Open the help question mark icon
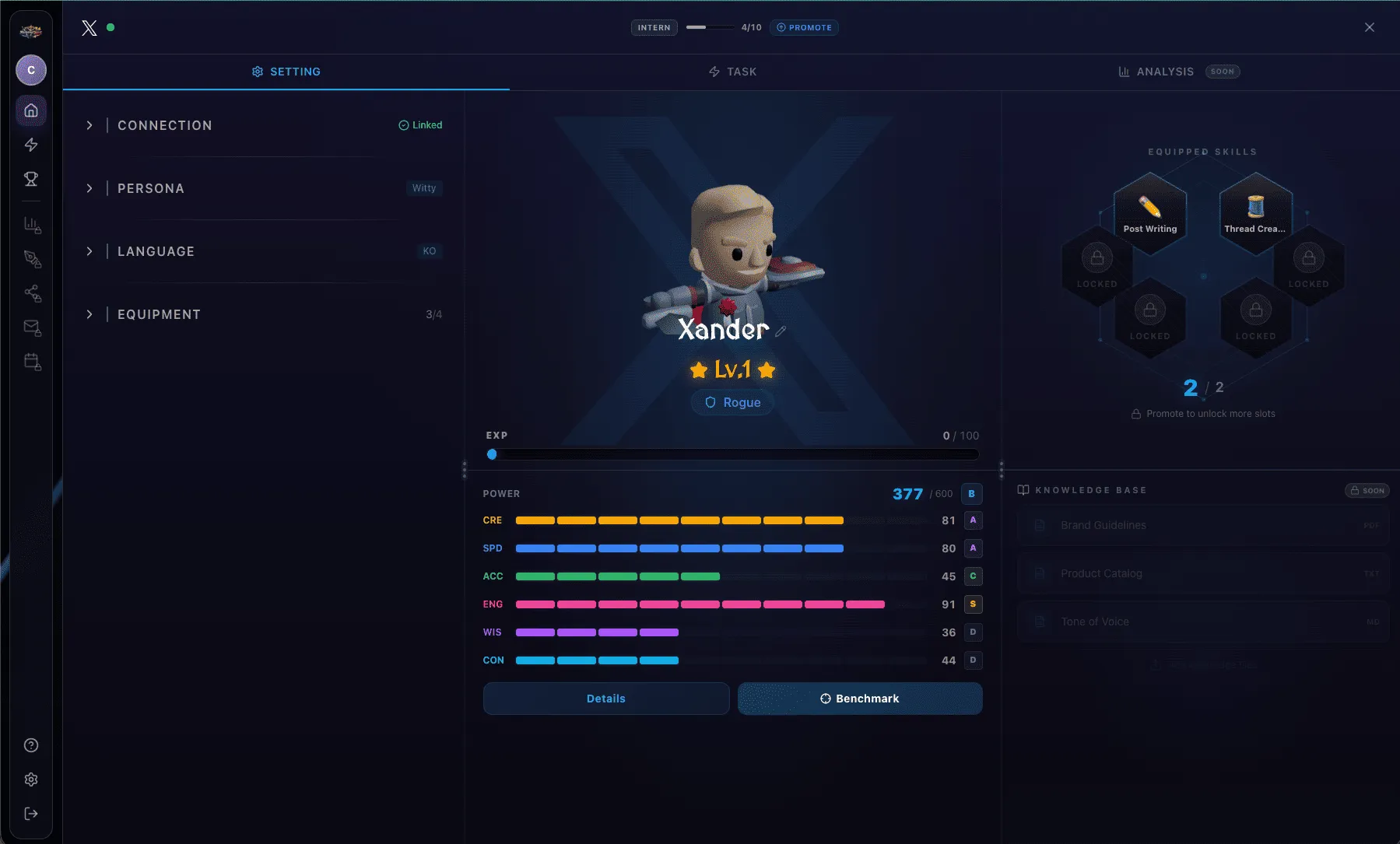The height and width of the screenshot is (844, 1400). tap(31, 744)
